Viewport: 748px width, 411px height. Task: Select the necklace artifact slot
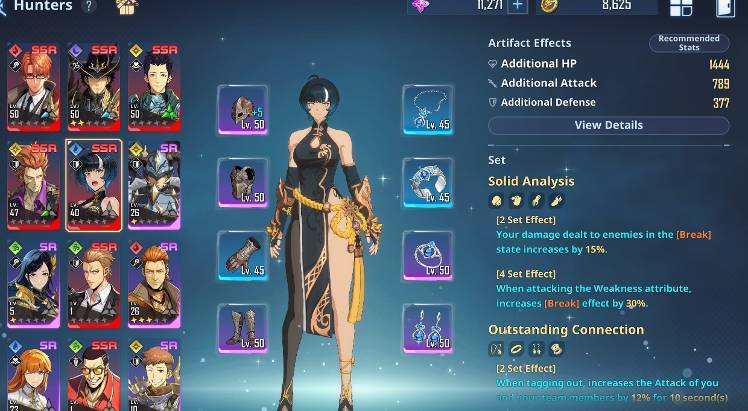tap(427, 110)
